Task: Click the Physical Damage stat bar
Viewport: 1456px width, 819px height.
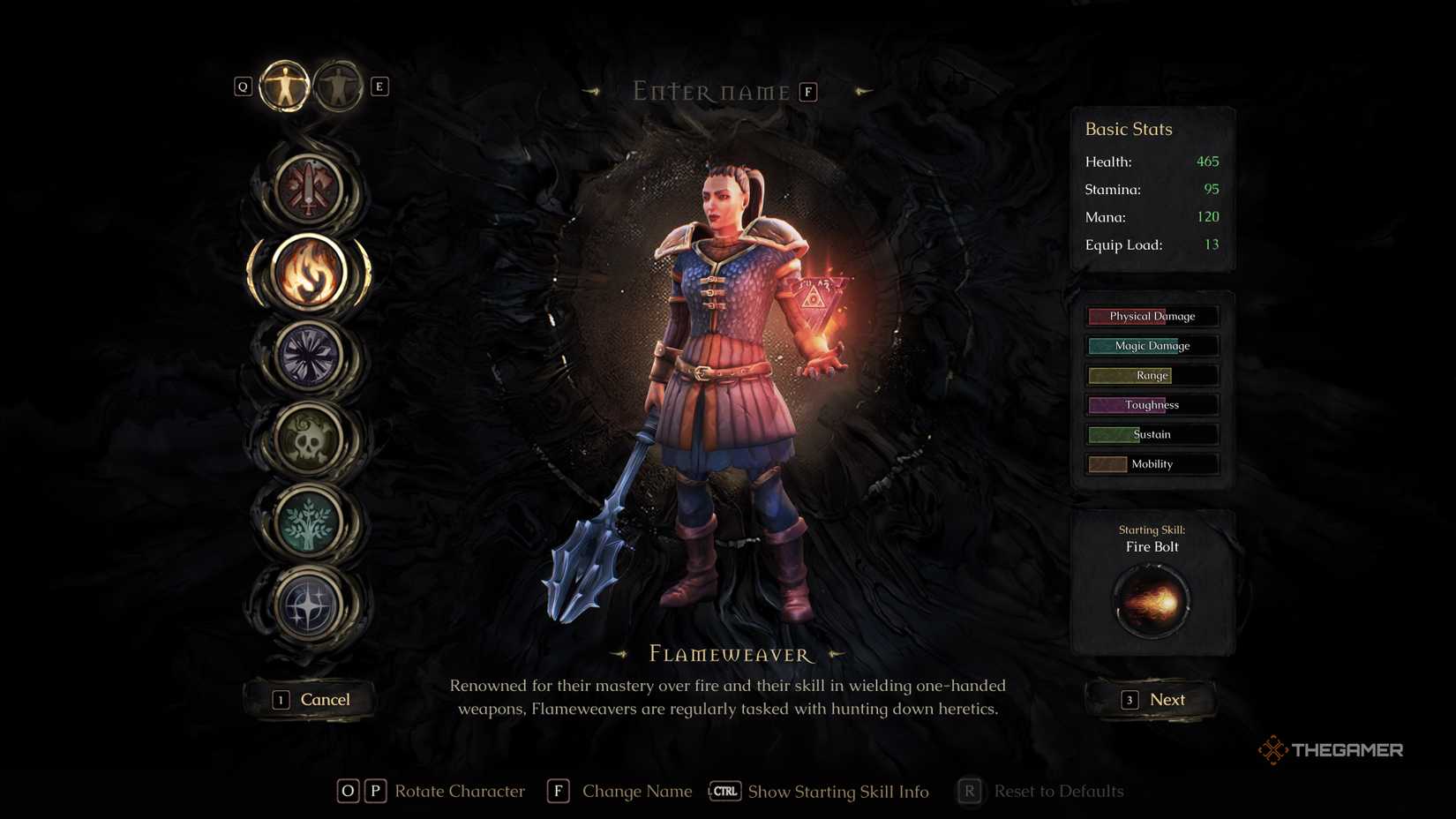Action: [1152, 316]
